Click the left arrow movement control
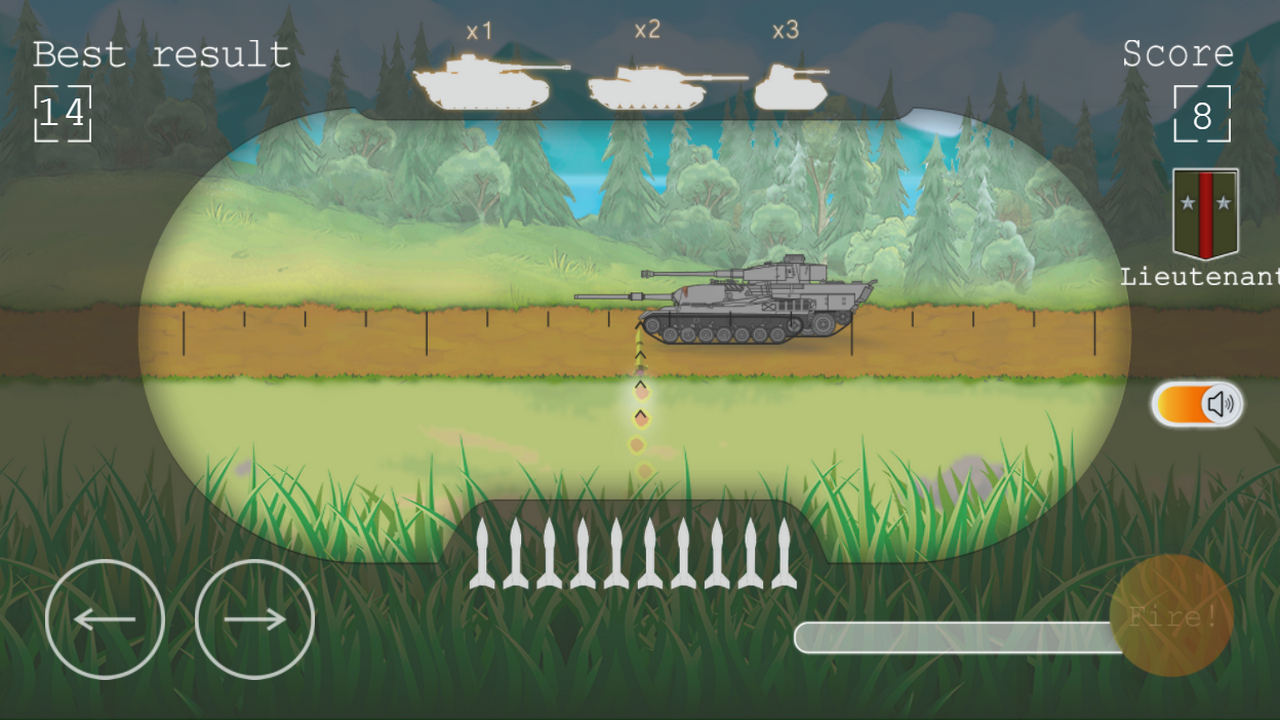 tap(104, 618)
